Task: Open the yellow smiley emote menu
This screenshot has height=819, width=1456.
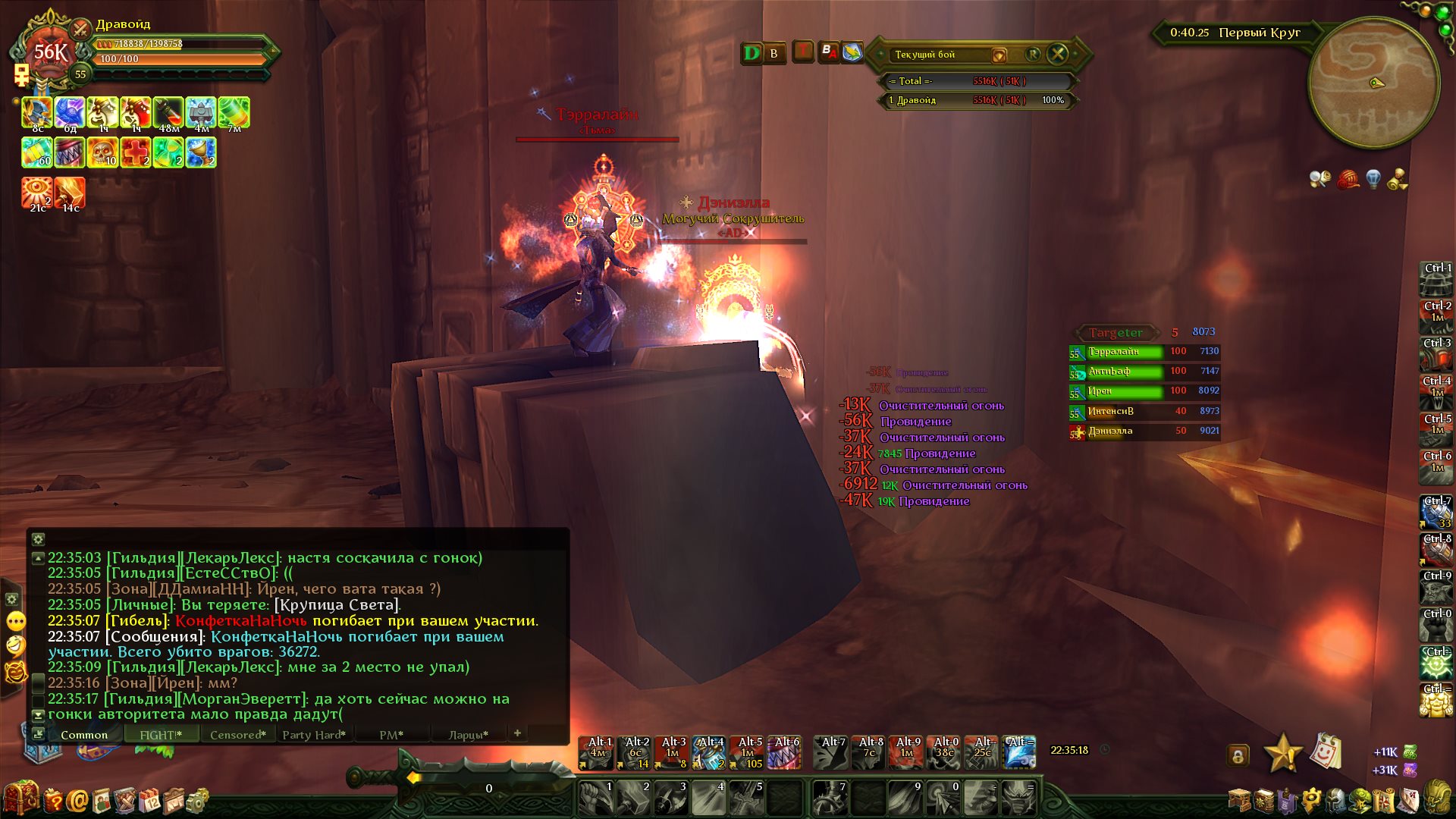Action: coord(16,622)
